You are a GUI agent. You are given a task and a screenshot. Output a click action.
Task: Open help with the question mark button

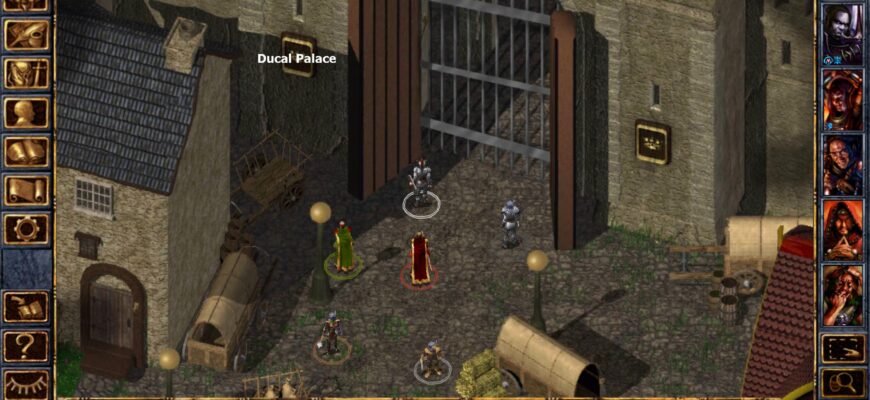click(26, 346)
